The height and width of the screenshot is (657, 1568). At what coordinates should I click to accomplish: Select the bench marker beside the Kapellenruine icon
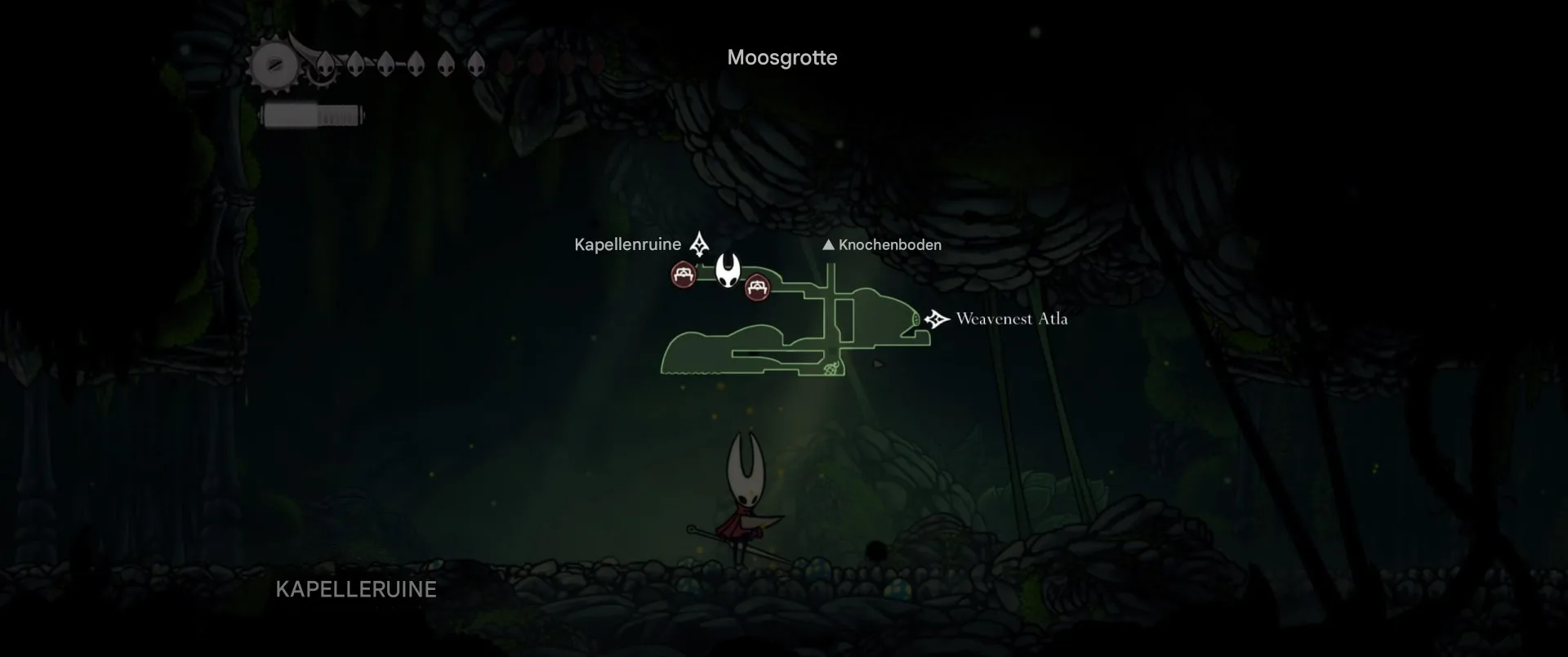coord(684,275)
